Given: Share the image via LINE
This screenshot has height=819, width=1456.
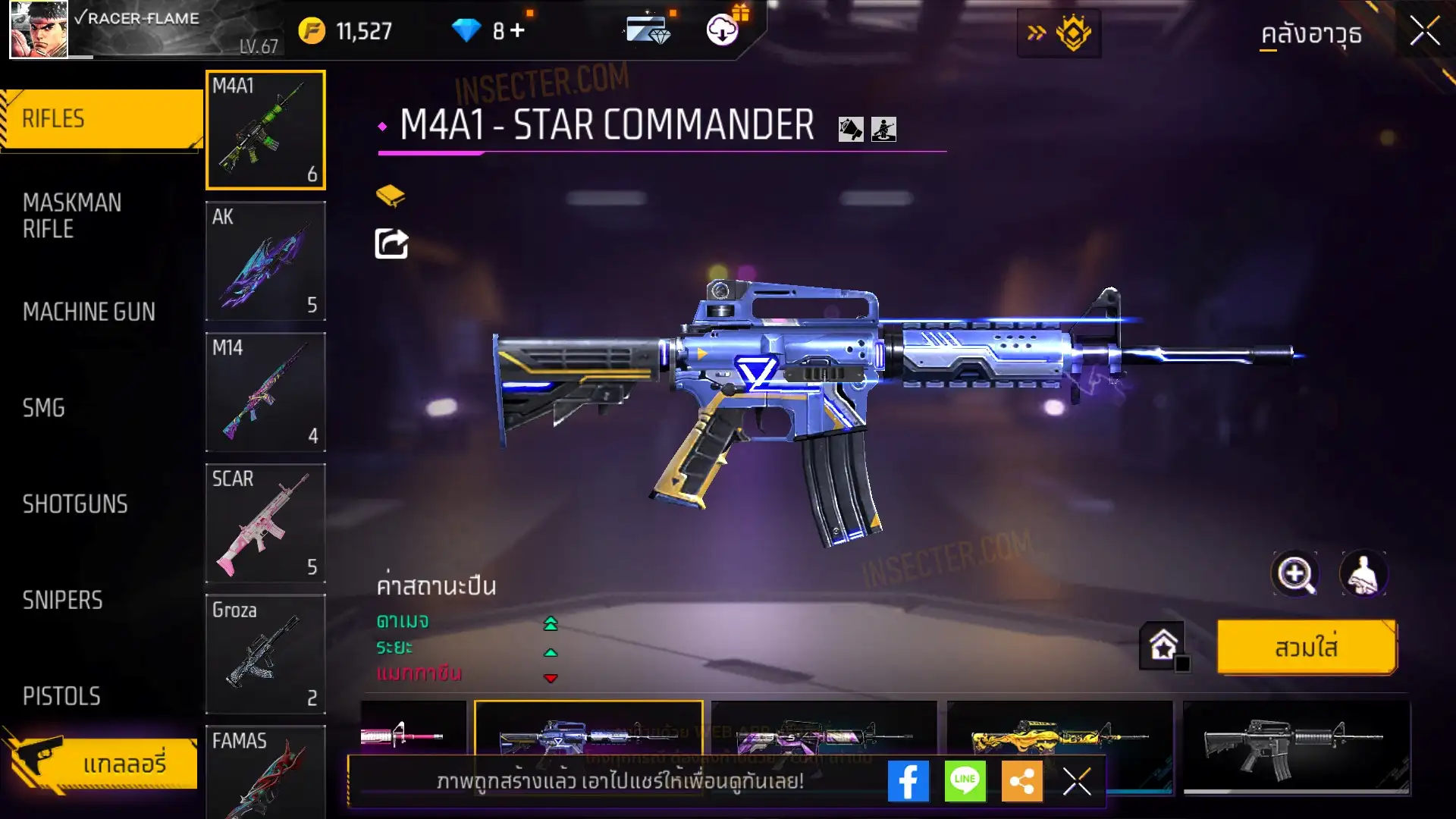Looking at the screenshot, I should point(965,781).
